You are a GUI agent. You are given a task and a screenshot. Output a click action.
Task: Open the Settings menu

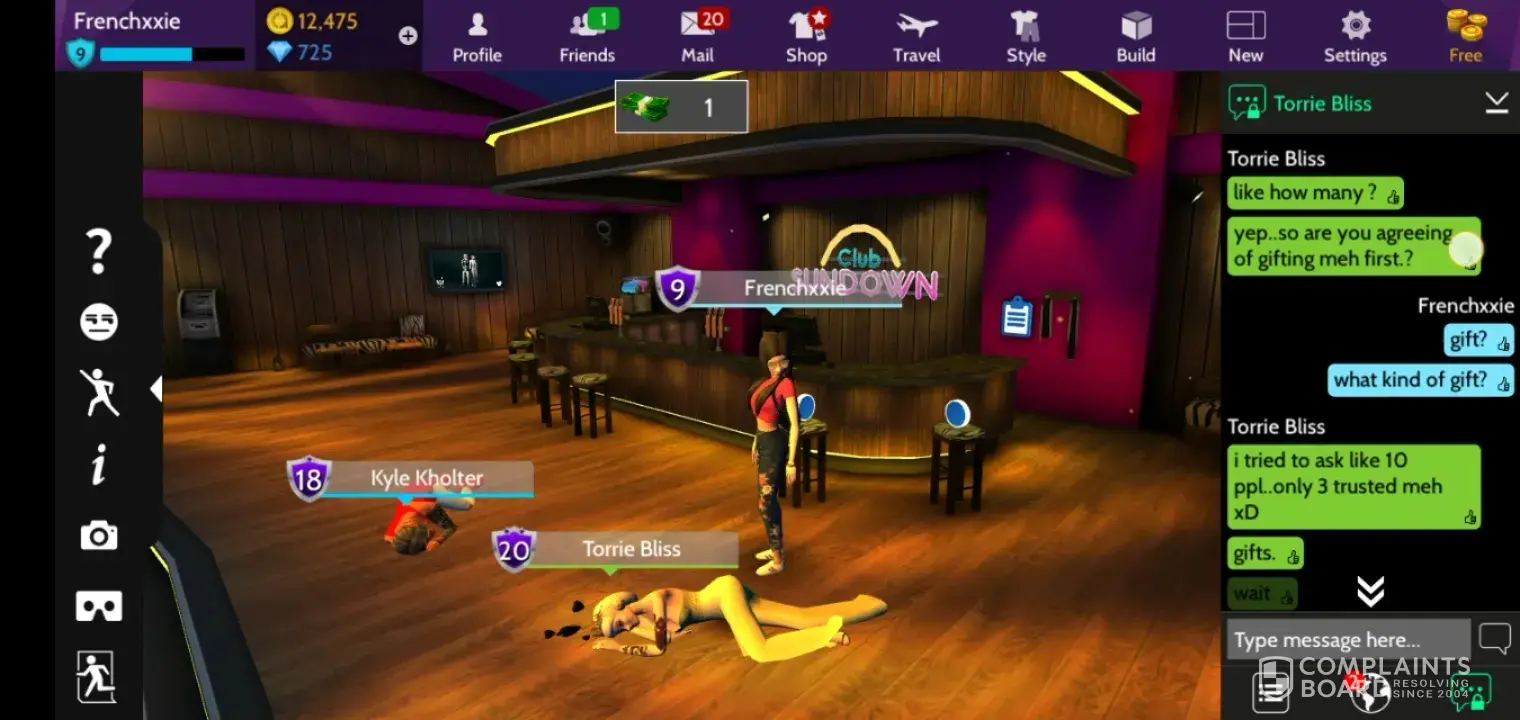click(1355, 36)
